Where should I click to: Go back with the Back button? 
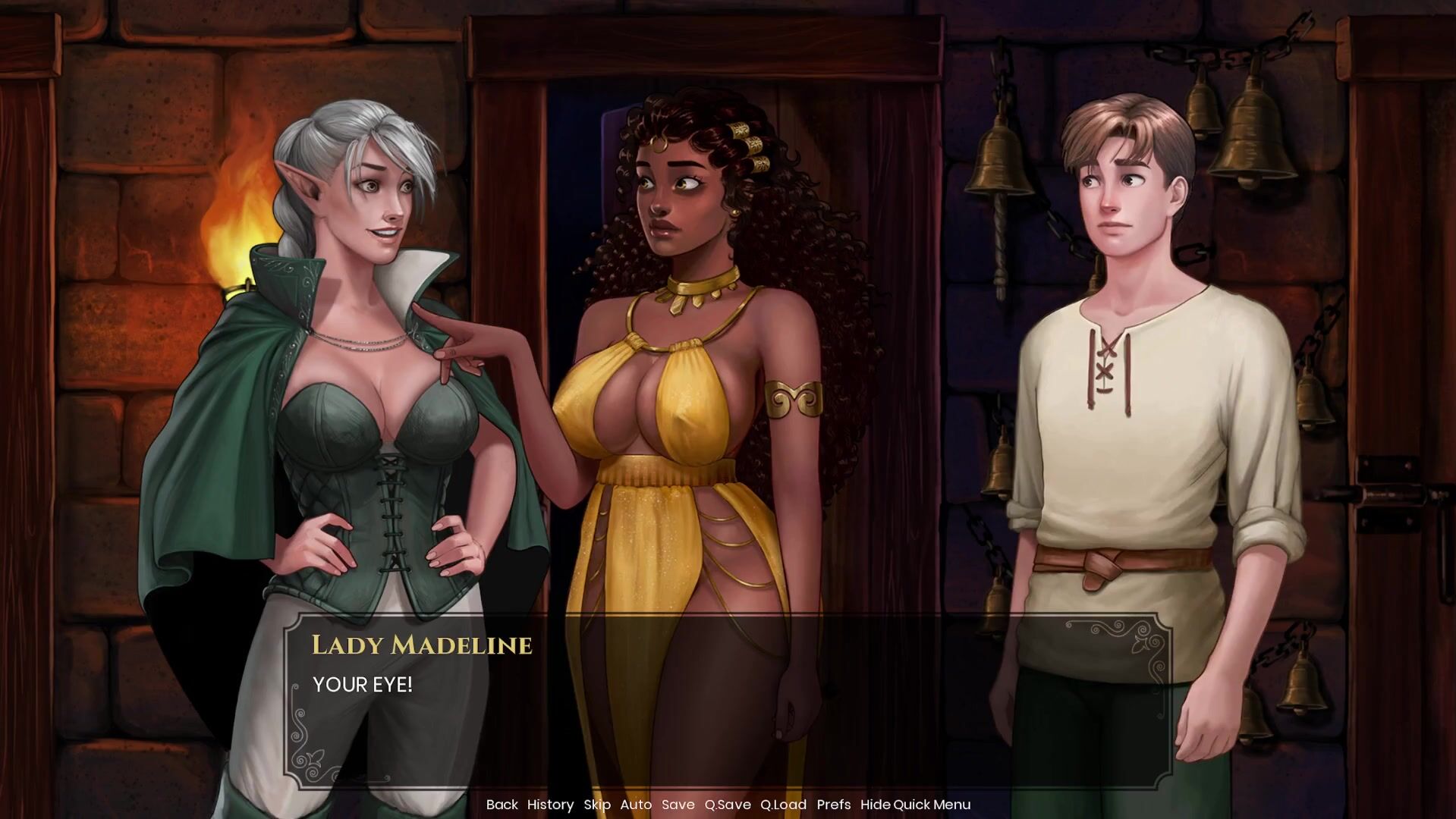[x=502, y=805]
